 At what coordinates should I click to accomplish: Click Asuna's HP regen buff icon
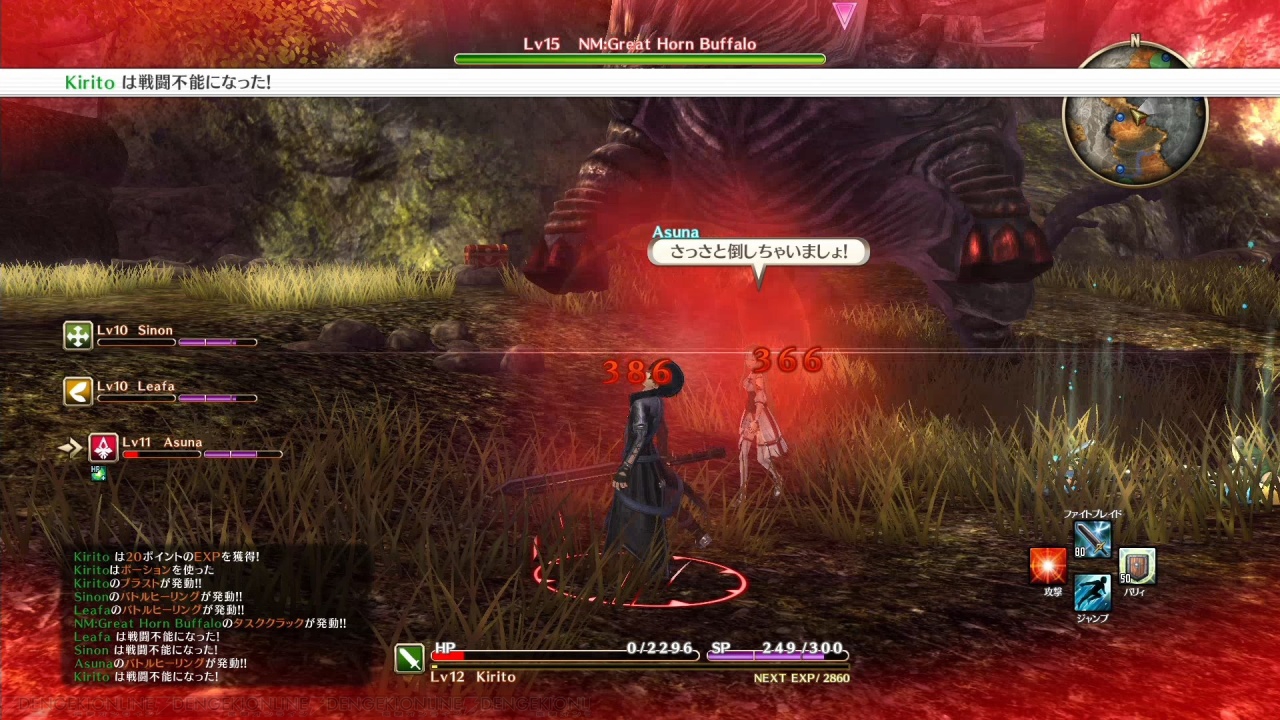coord(98,473)
